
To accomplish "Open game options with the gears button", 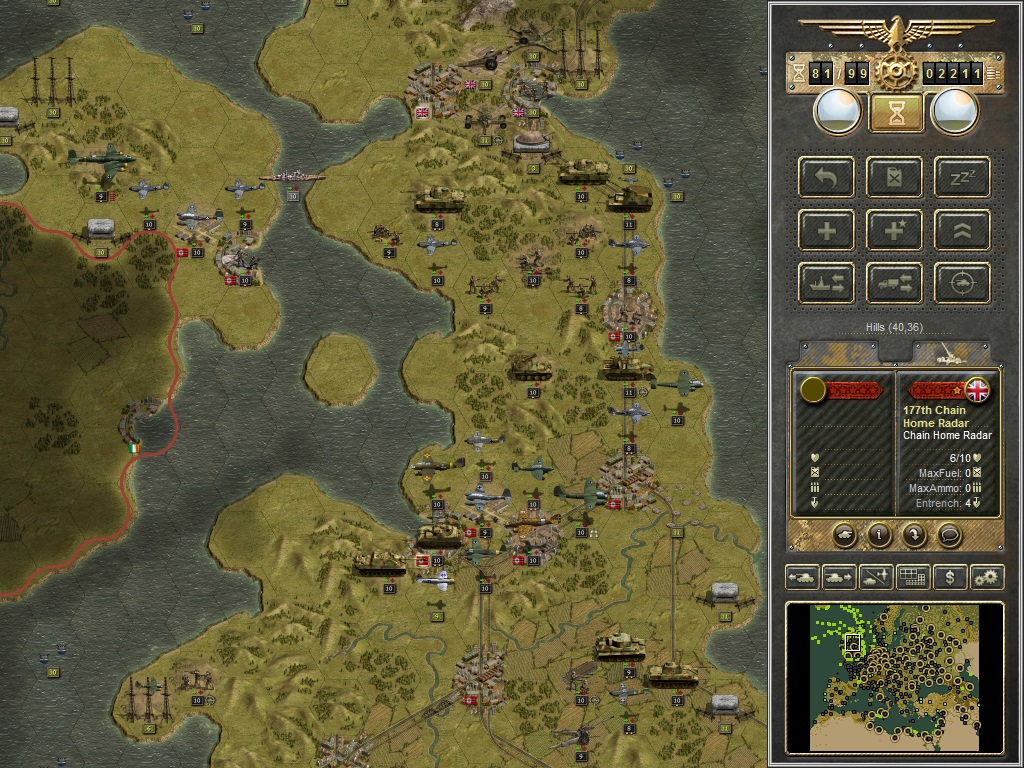I will point(986,577).
